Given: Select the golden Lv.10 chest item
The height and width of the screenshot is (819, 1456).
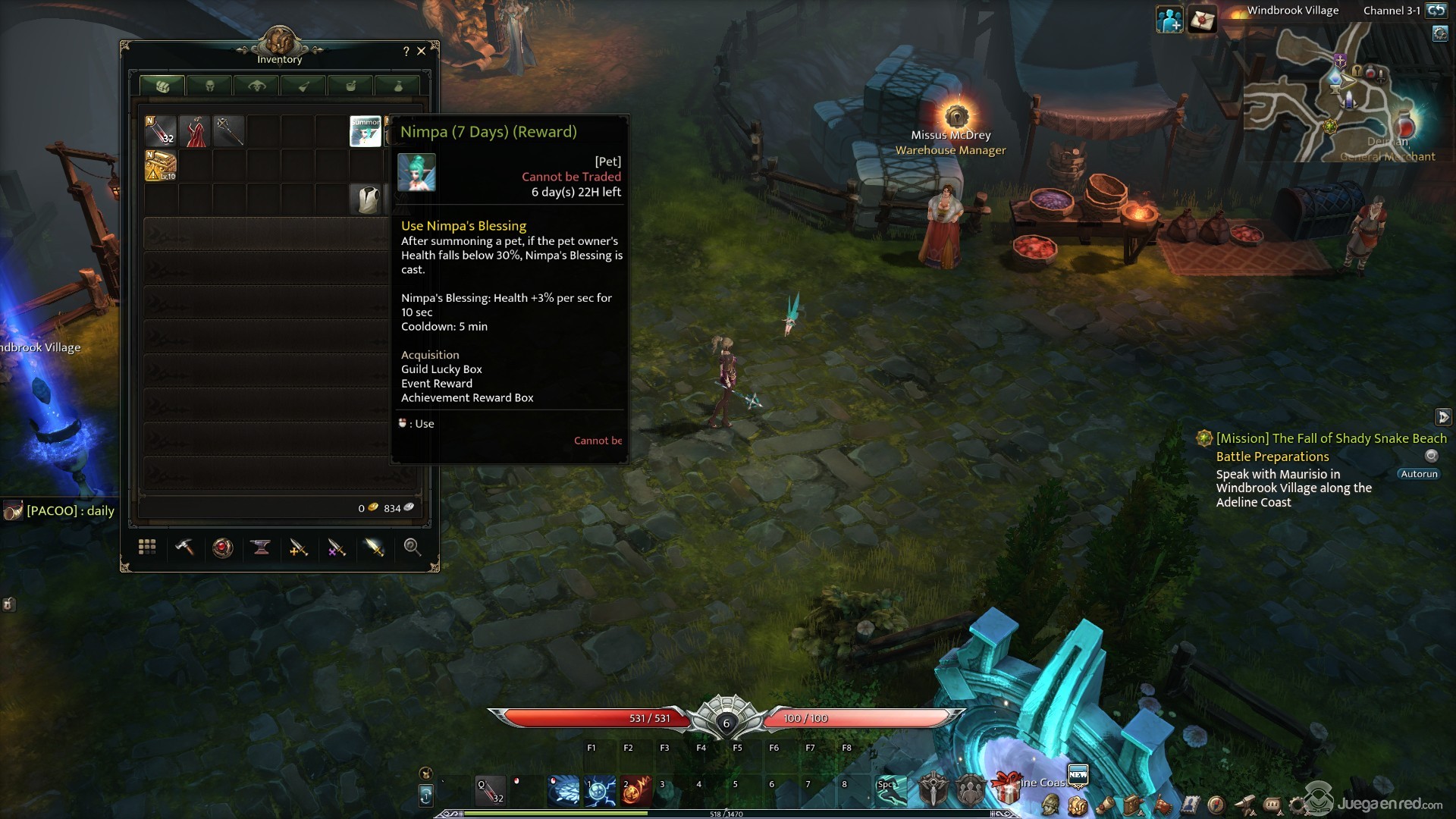Looking at the screenshot, I should pyautogui.click(x=161, y=165).
